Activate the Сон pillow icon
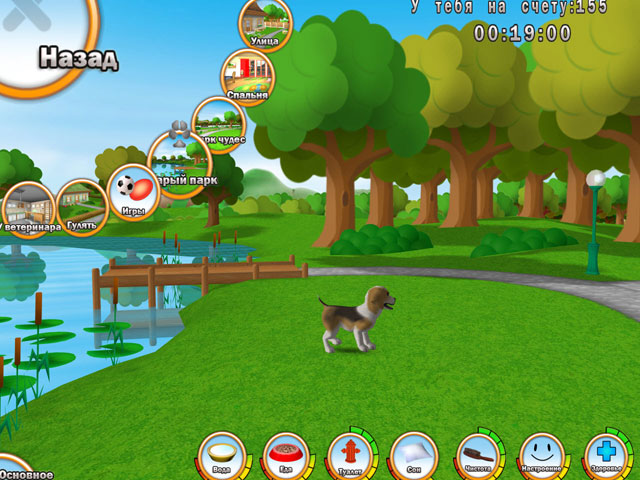The width and height of the screenshot is (640, 480). coord(414,455)
